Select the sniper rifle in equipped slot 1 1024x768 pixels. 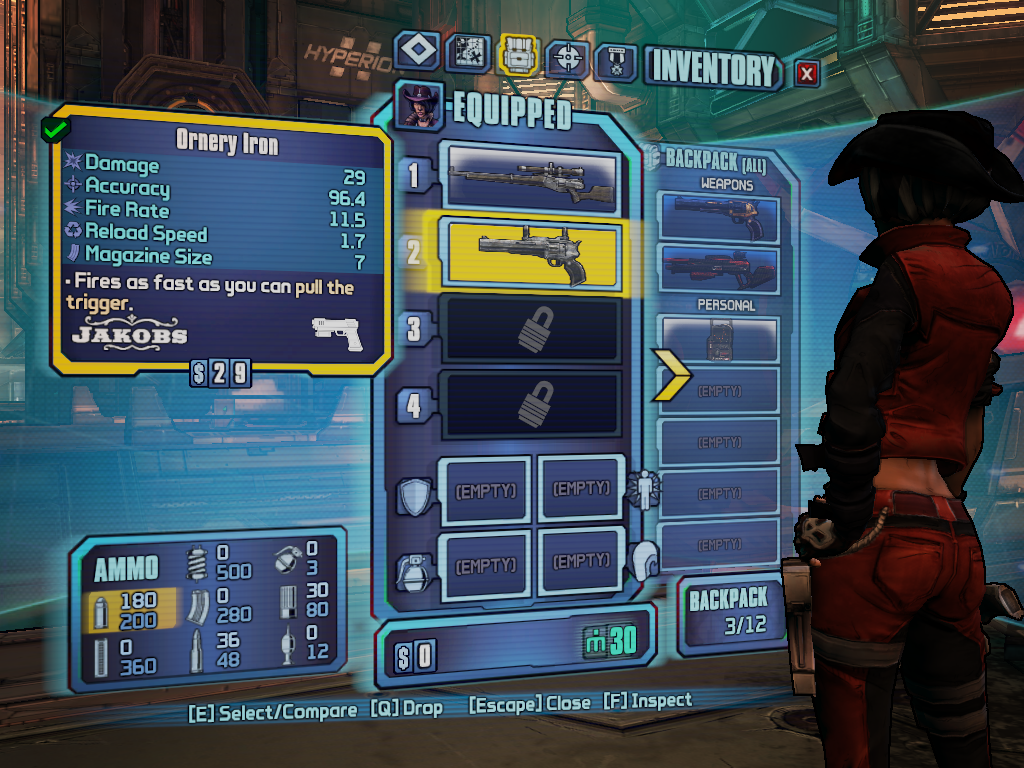click(533, 177)
